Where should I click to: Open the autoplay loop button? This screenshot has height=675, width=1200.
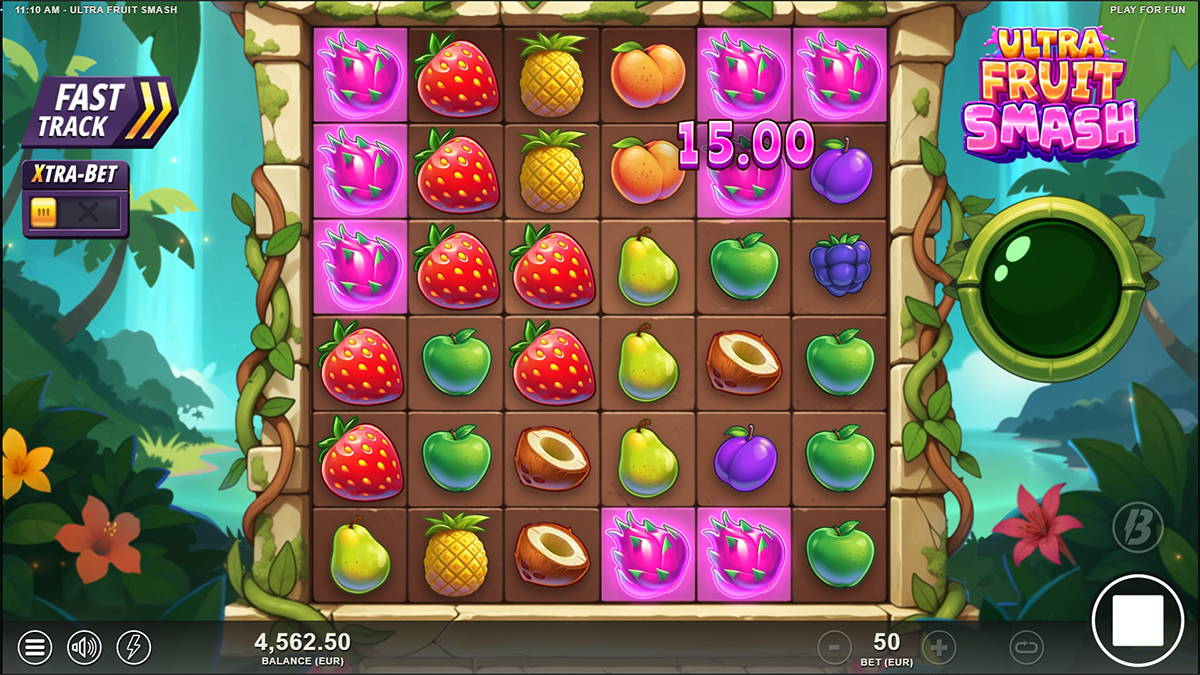(1026, 648)
